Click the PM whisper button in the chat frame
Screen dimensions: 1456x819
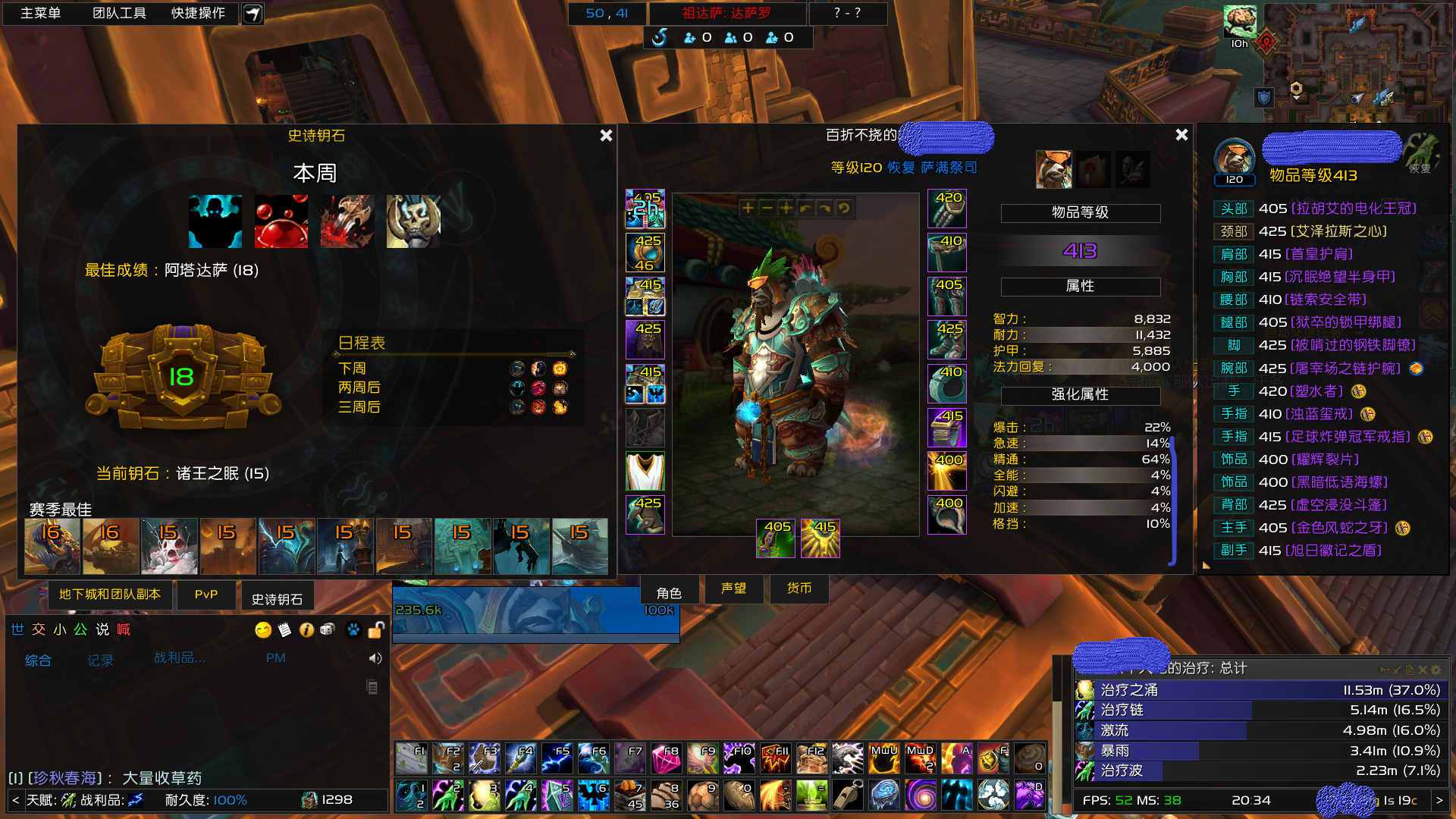click(x=276, y=657)
